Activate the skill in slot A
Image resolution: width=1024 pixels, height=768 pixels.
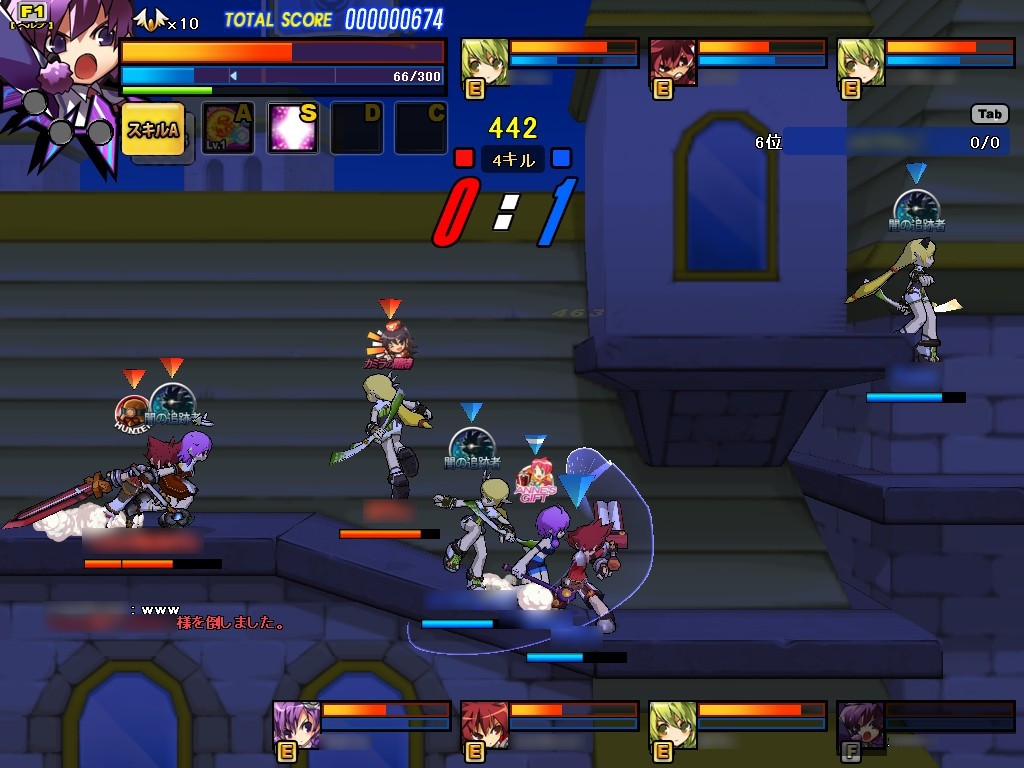229,129
